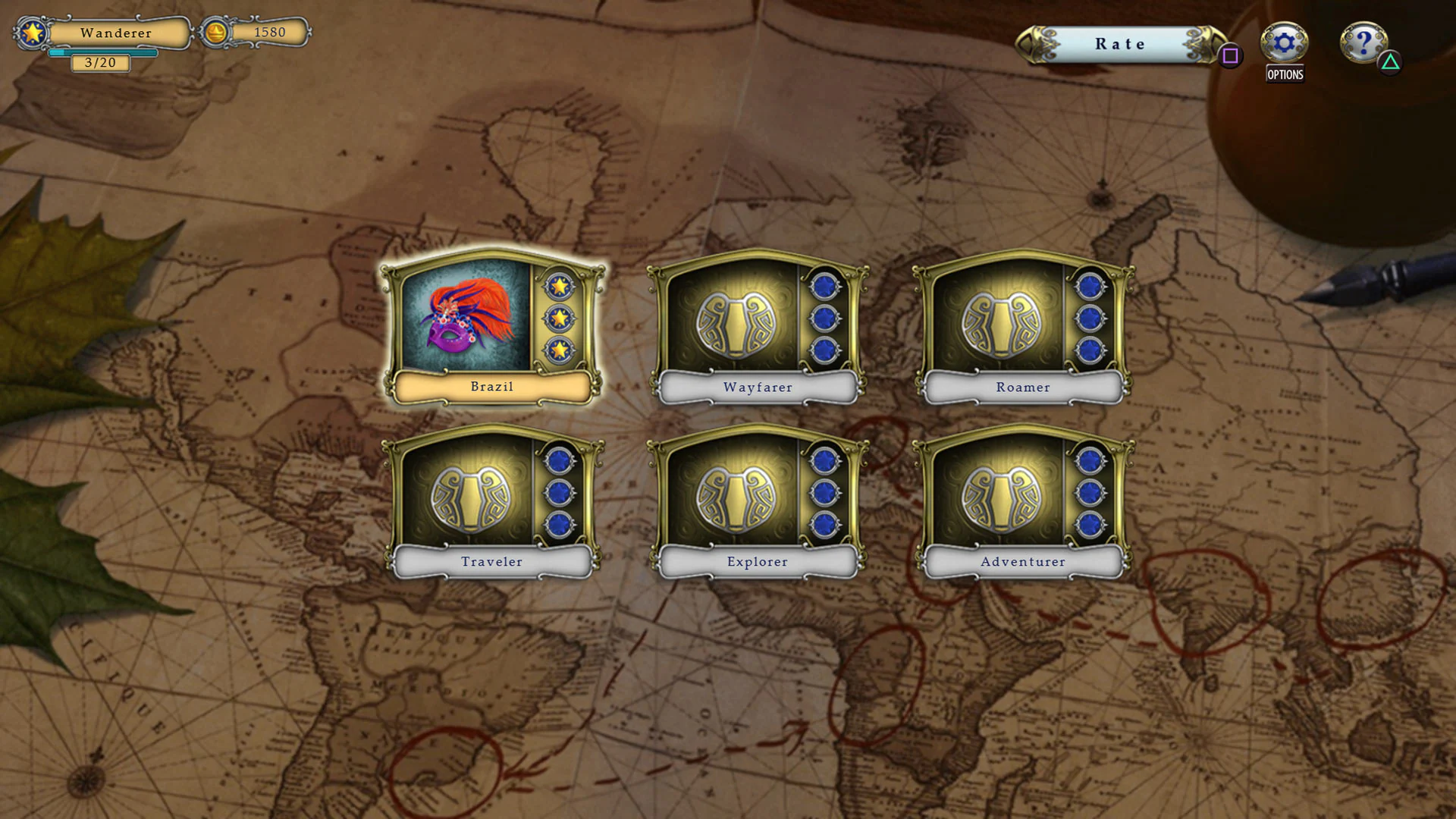This screenshot has height=819, width=1456.
Task: Open the Options gear icon
Action: point(1283,44)
